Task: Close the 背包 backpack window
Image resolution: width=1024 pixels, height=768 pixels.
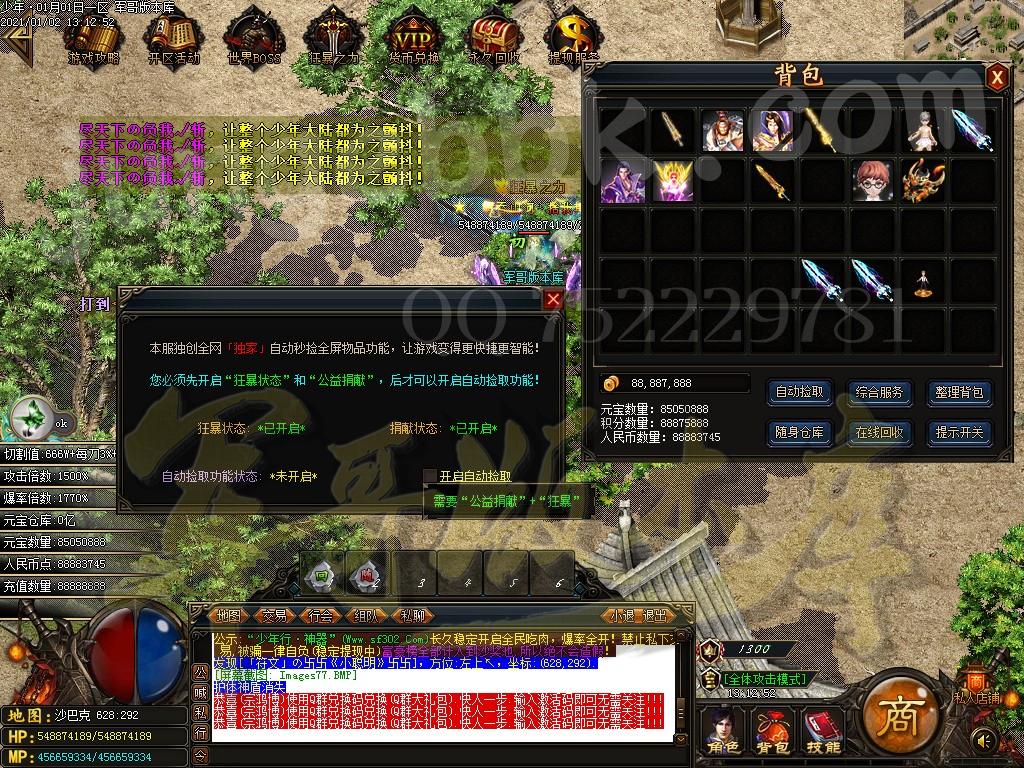Action: coord(996,78)
